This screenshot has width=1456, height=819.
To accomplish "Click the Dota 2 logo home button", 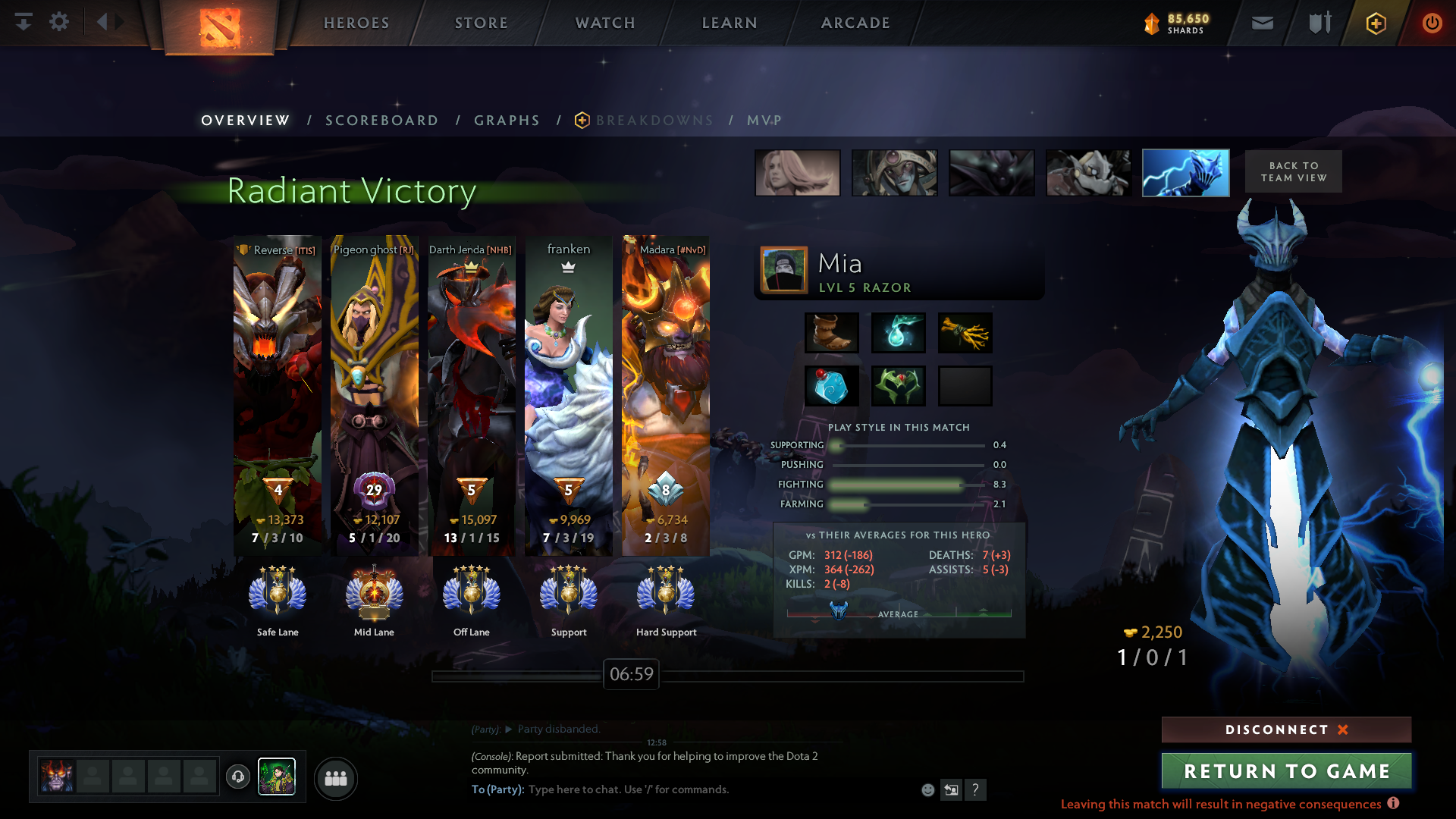I will [219, 27].
